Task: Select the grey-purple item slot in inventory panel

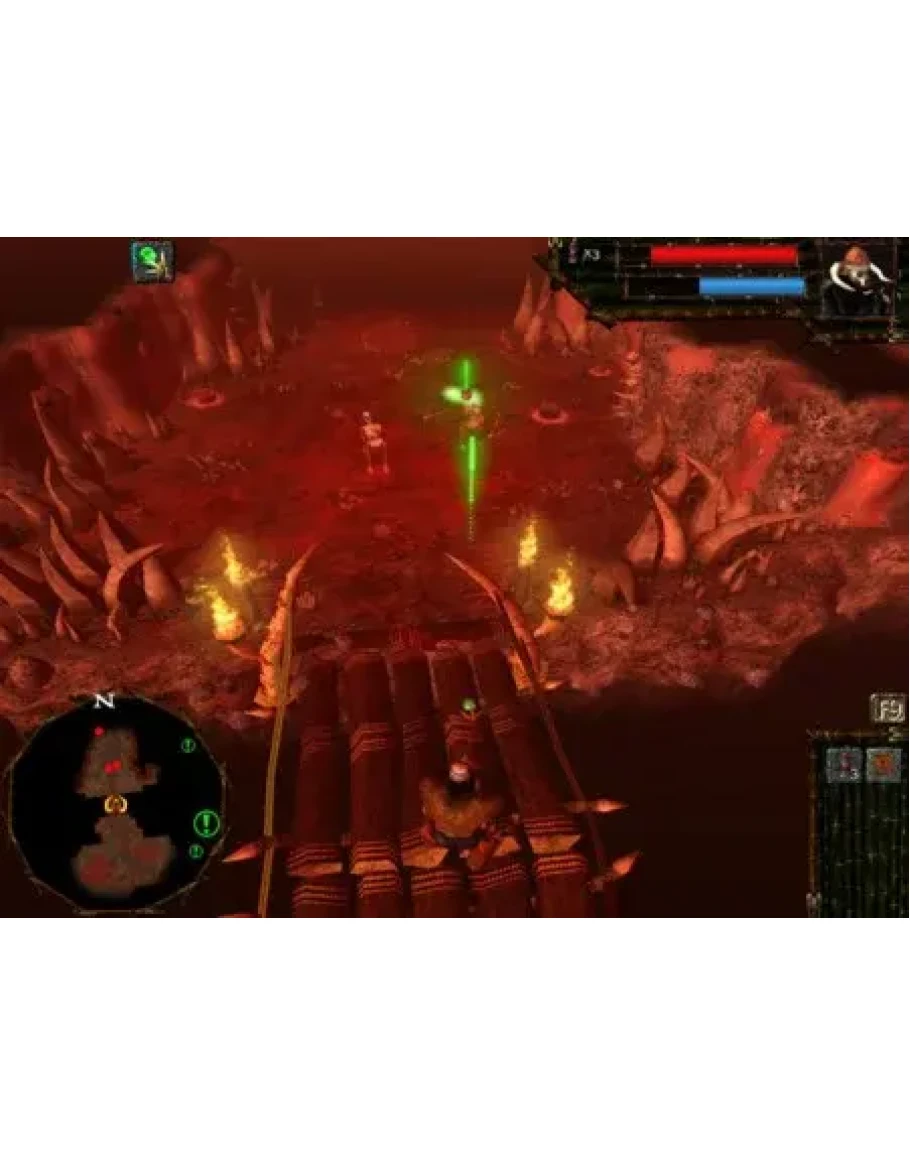Action: tap(844, 766)
